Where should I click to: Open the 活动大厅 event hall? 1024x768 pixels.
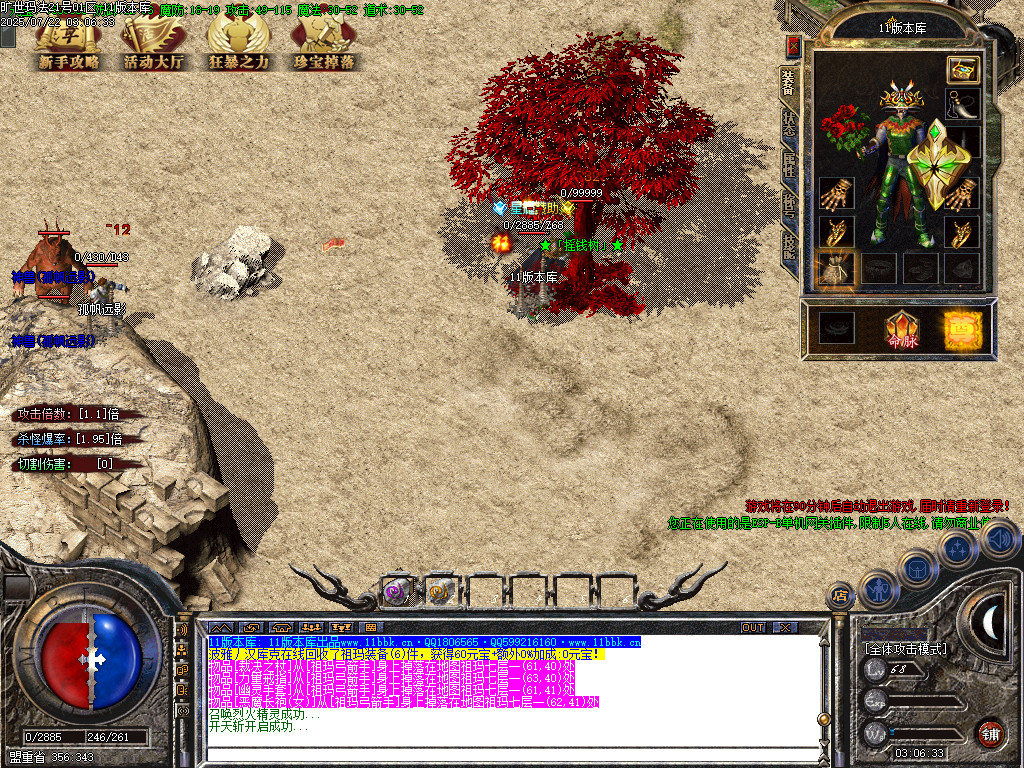[x=154, y=44]
